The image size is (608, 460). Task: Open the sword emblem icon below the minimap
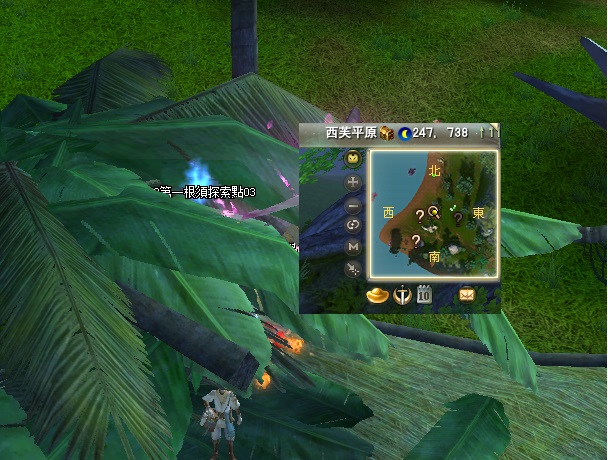401,295
